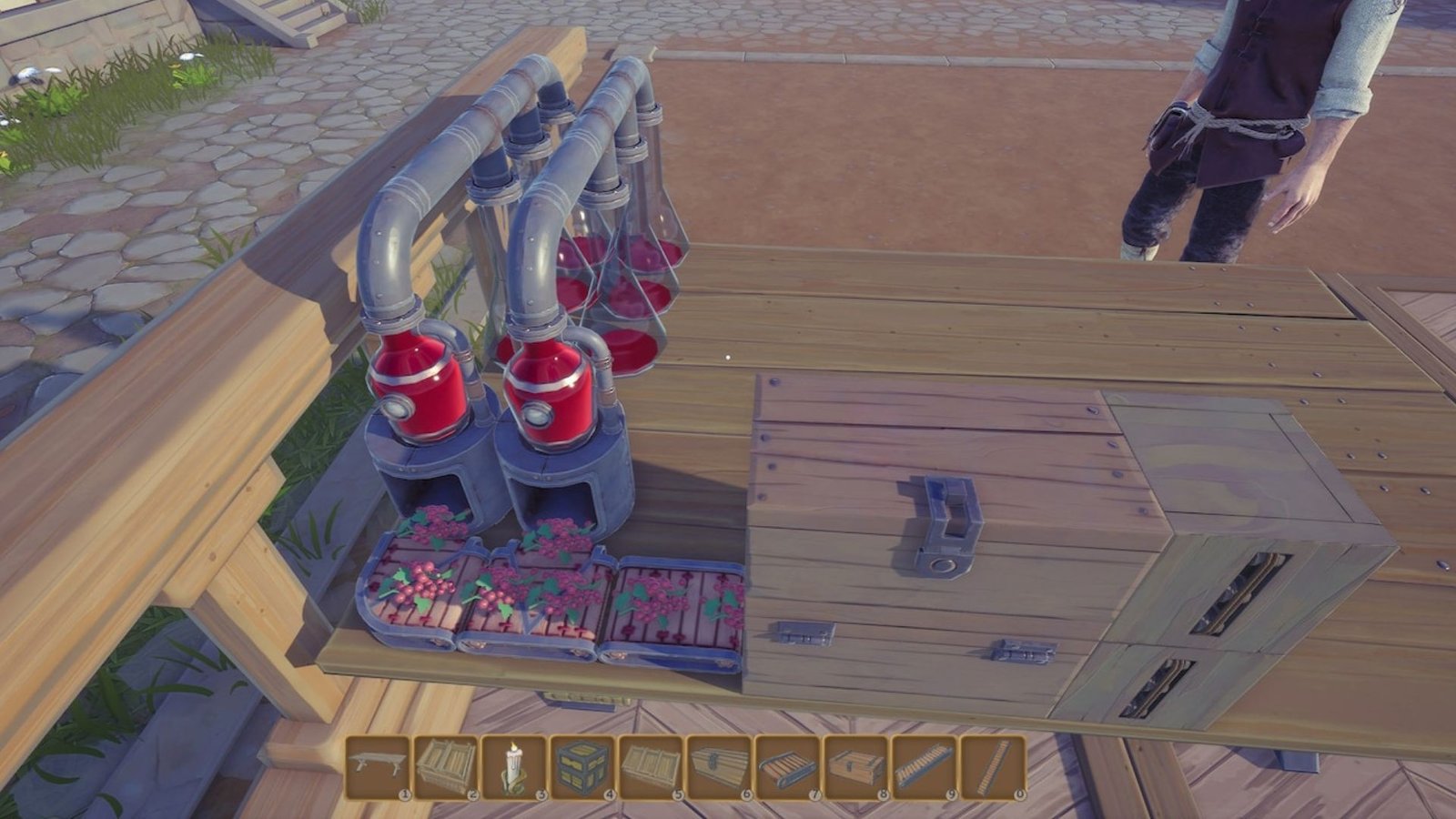The image size is (1456, 819).
Task: Select the conveyor belt in hotbar slot 7
Action: [787, 769]
